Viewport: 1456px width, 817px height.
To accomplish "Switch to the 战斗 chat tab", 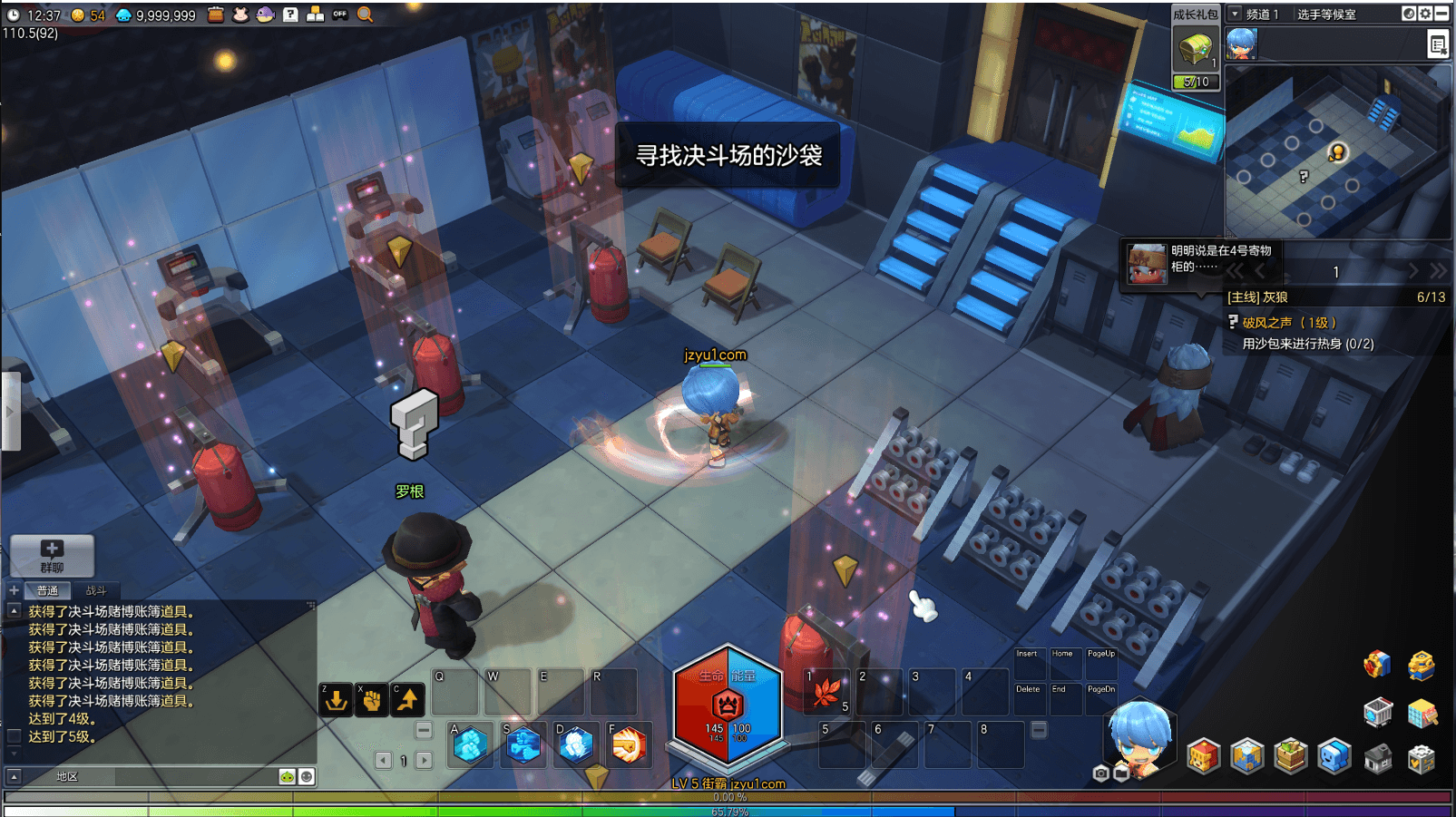I will pyautogui.click(x=96, y=590).
